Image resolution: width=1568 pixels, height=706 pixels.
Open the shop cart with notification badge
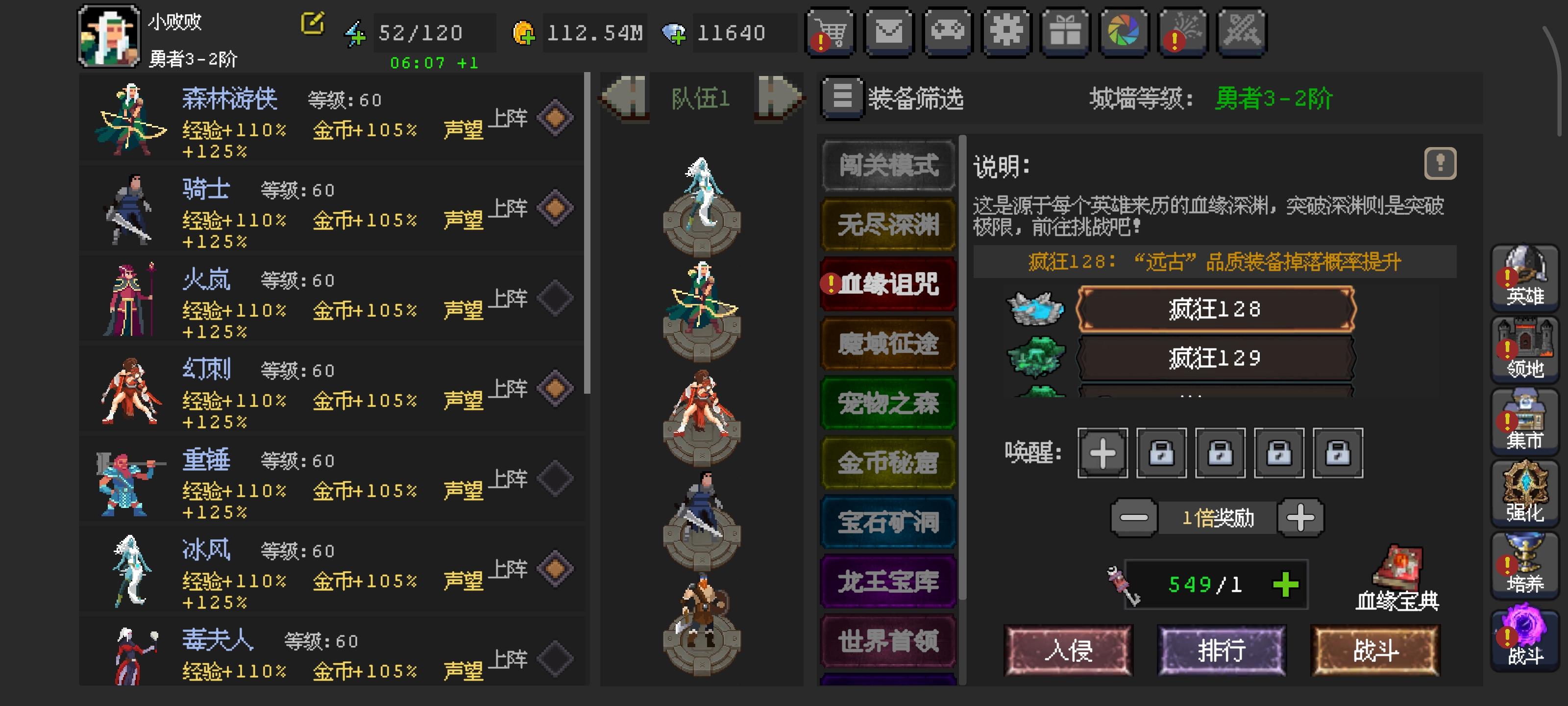(x=830, y=32)
